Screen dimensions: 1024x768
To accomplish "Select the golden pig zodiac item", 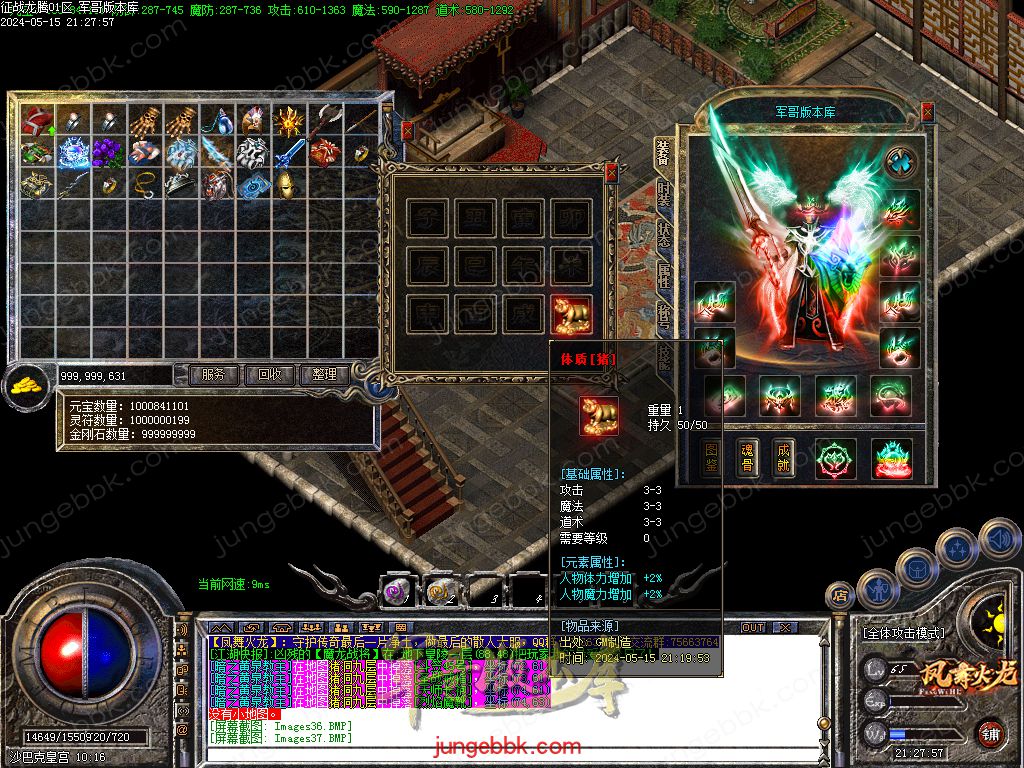I will click(571, 314).
